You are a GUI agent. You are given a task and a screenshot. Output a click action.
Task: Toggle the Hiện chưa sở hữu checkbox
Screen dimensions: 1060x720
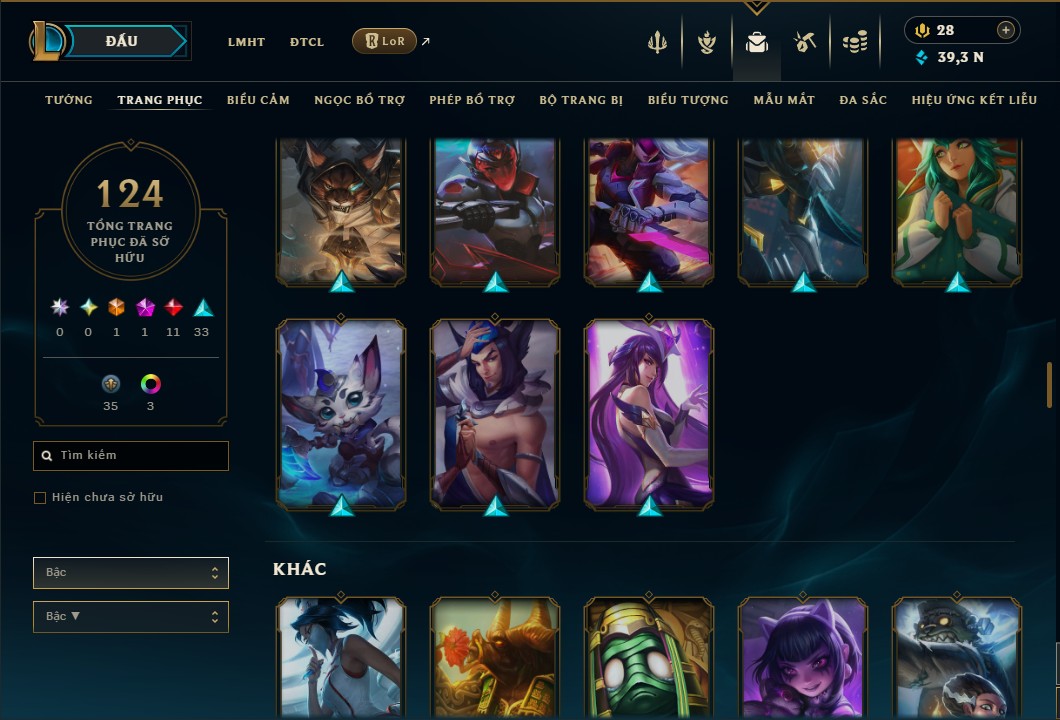(40, 498)
